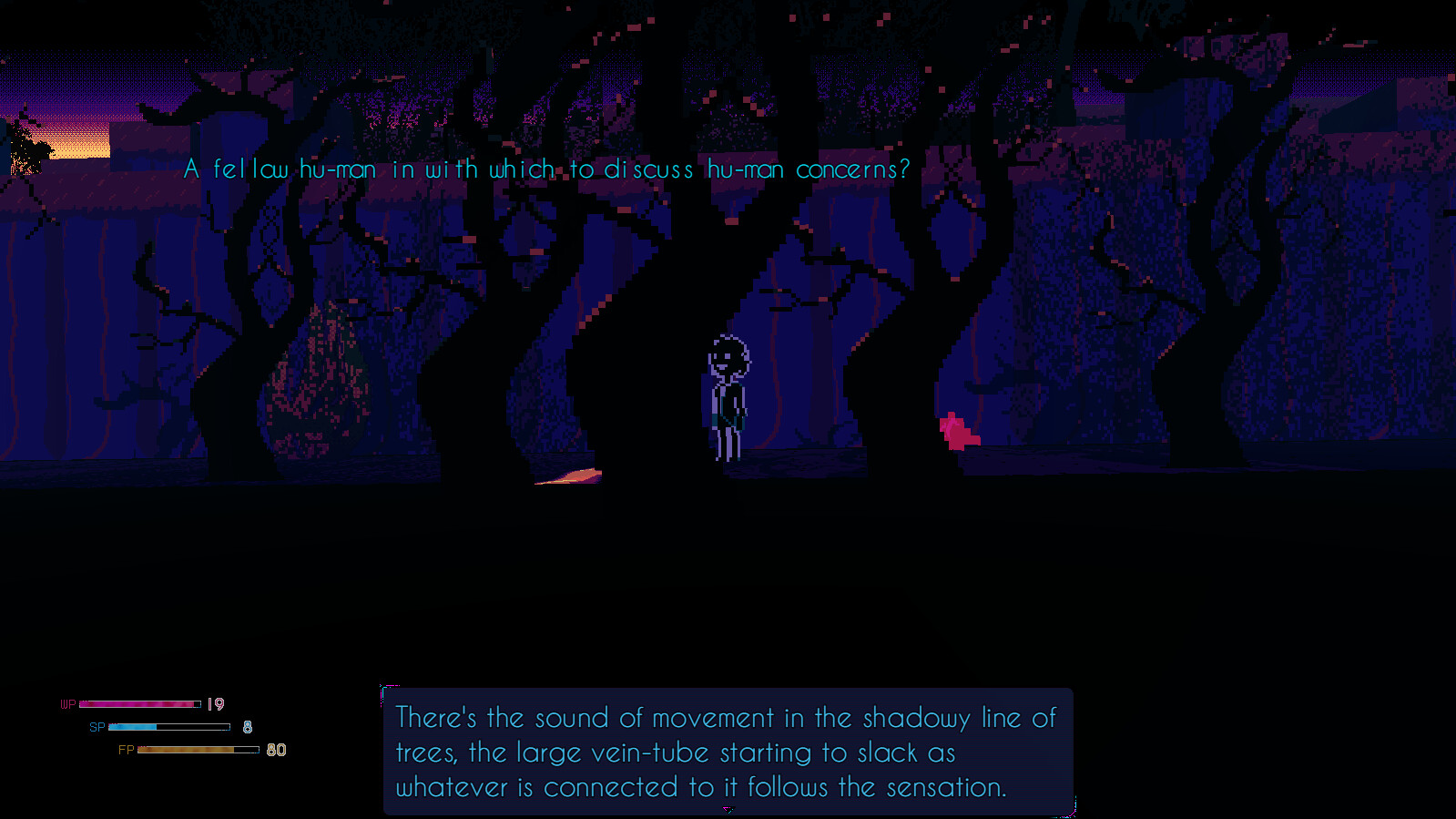This screenshot has height=819, width=1456.
Task: Click the FP value showing 80
Action: click(x=276, y=750)
